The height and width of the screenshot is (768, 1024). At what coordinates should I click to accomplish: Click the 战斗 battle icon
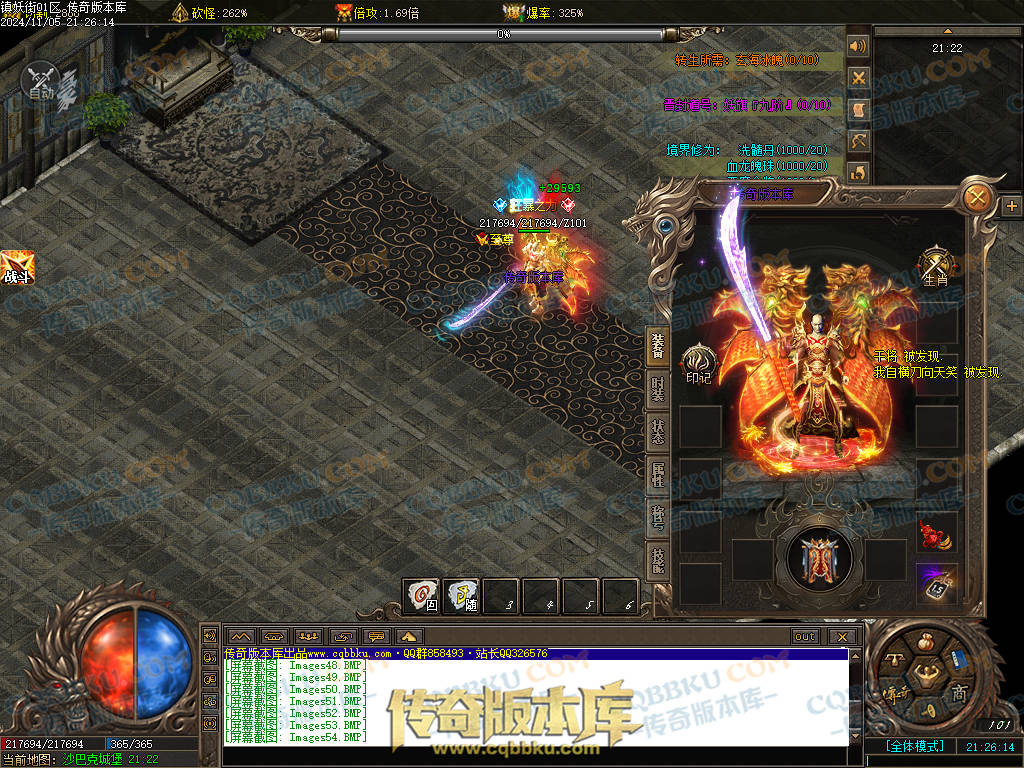(17, 267)
